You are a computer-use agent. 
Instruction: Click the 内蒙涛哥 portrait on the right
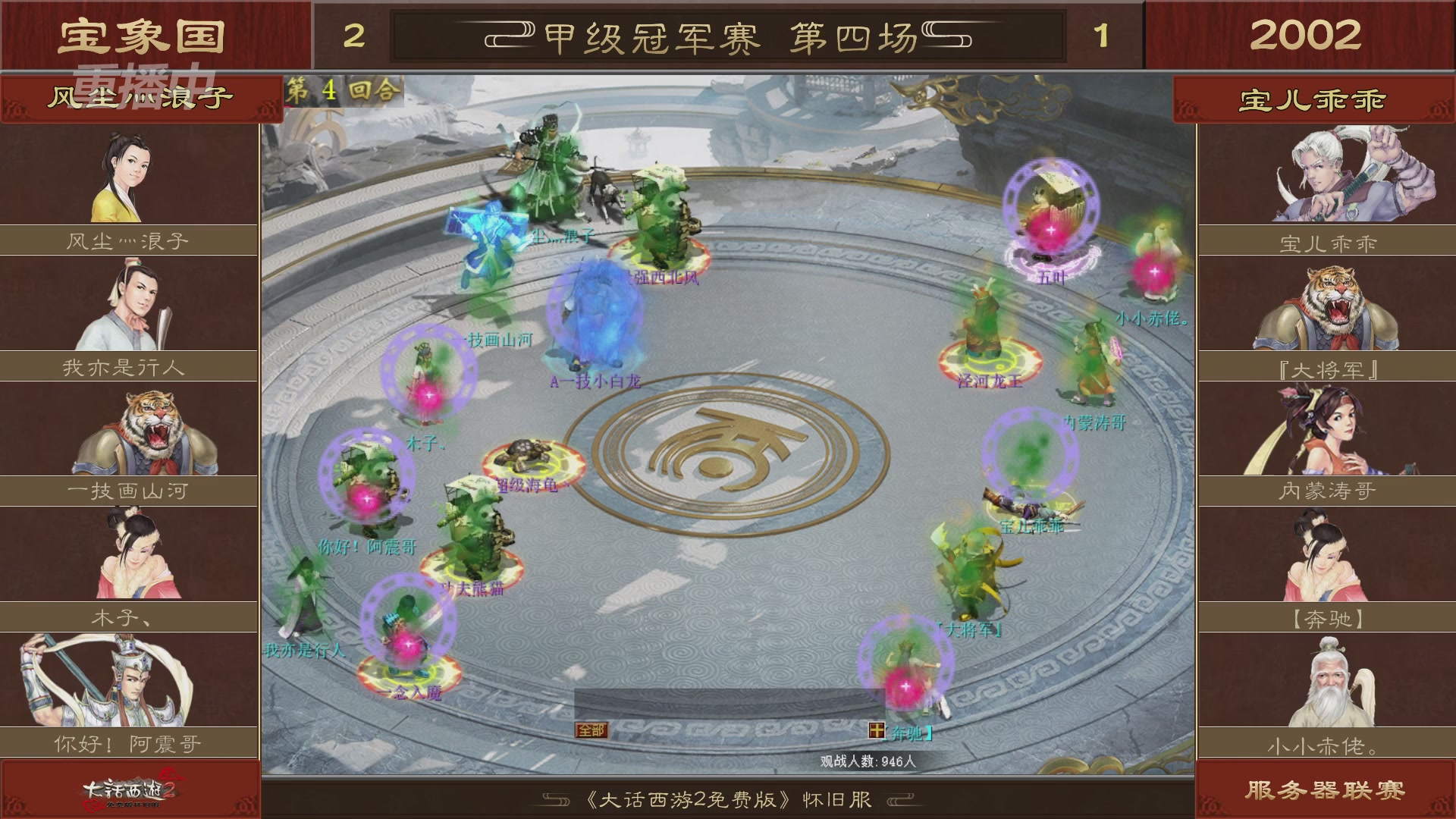[x=1327, y=428]
